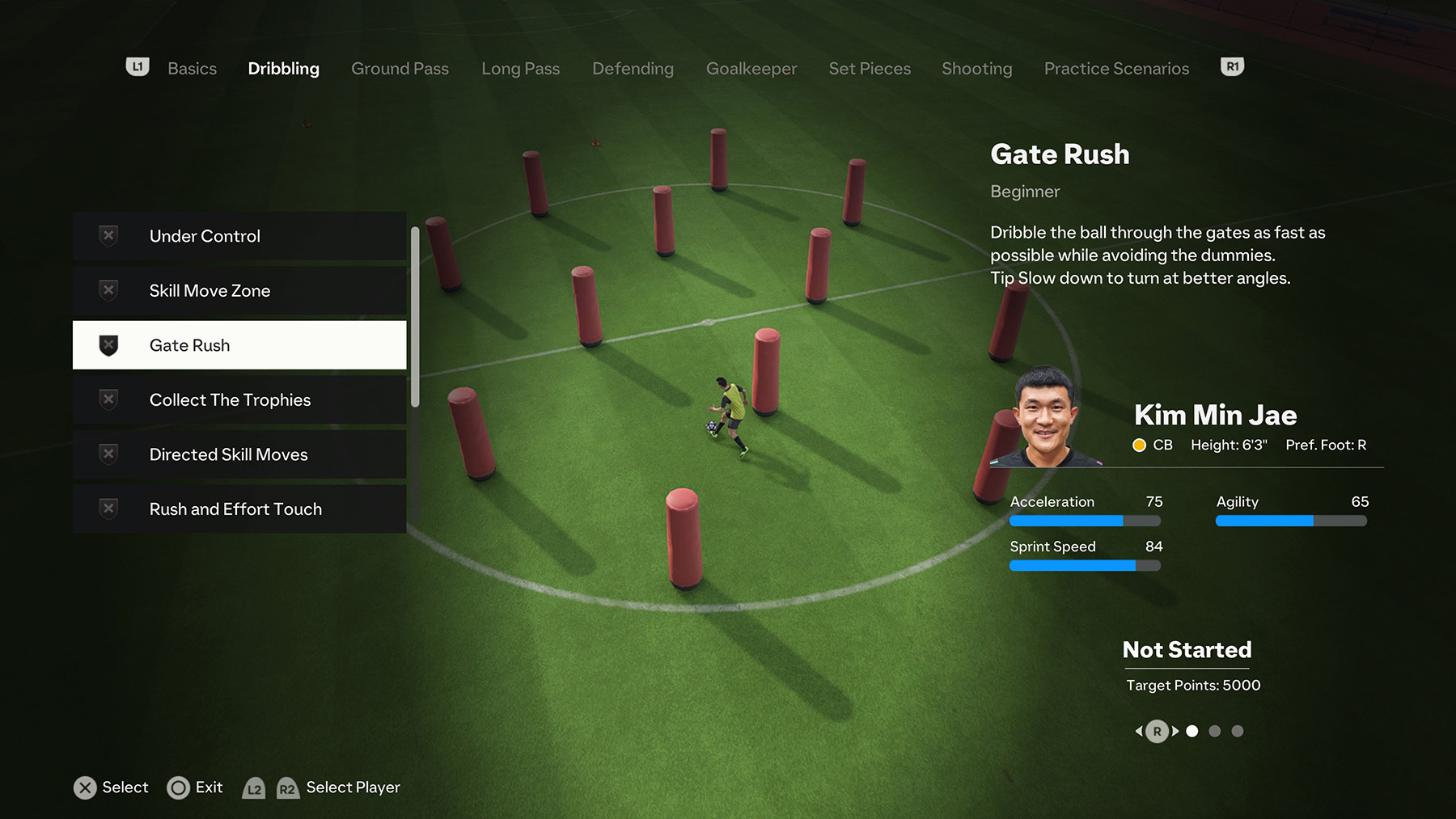This screenshot has width=1456, height=819.
Task: Click the Circle button icon next to Exit
Action: click(178, 787)
